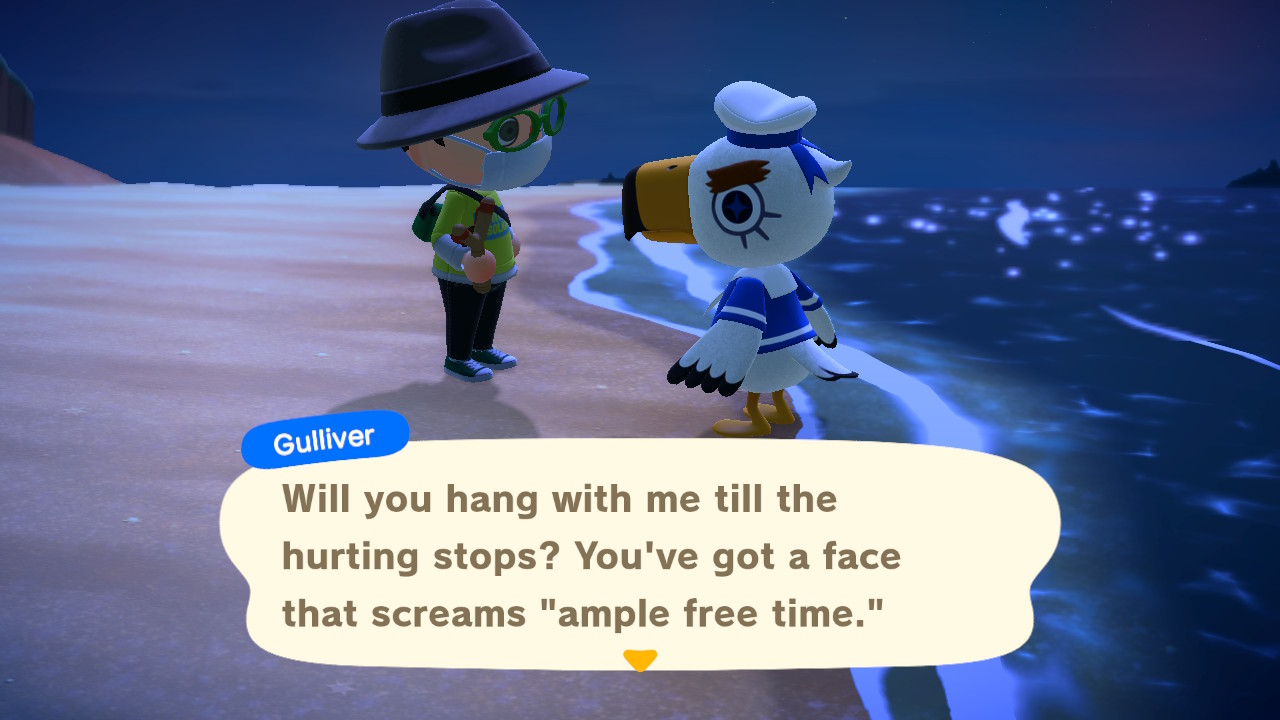Viewport: 1280px width, 720px height.
Task: Click the word 'Gulliver' inside the blue pill
Action: [325, 435]
